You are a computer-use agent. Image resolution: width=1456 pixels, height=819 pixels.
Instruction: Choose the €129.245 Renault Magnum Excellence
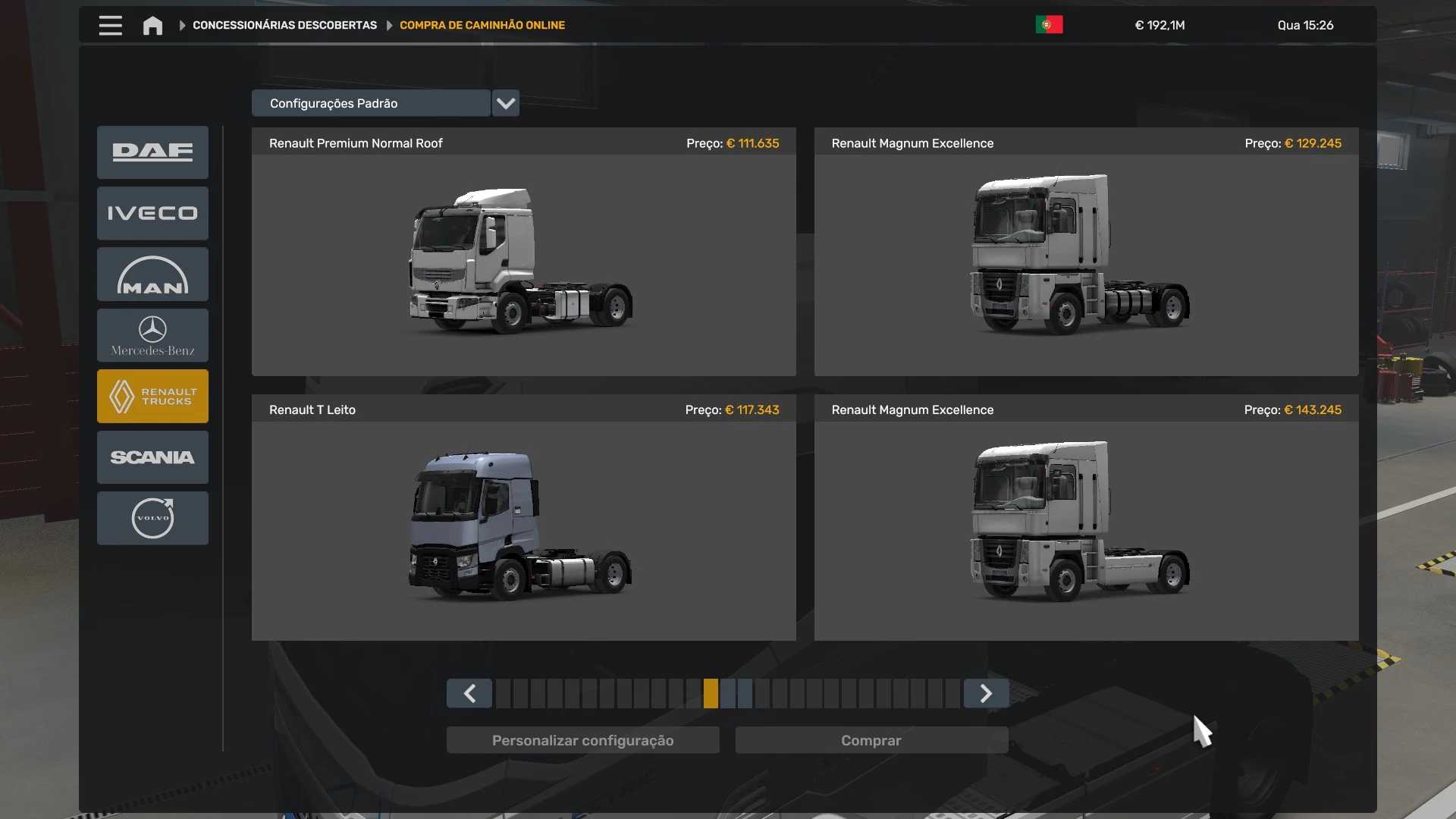point(1086,258)
